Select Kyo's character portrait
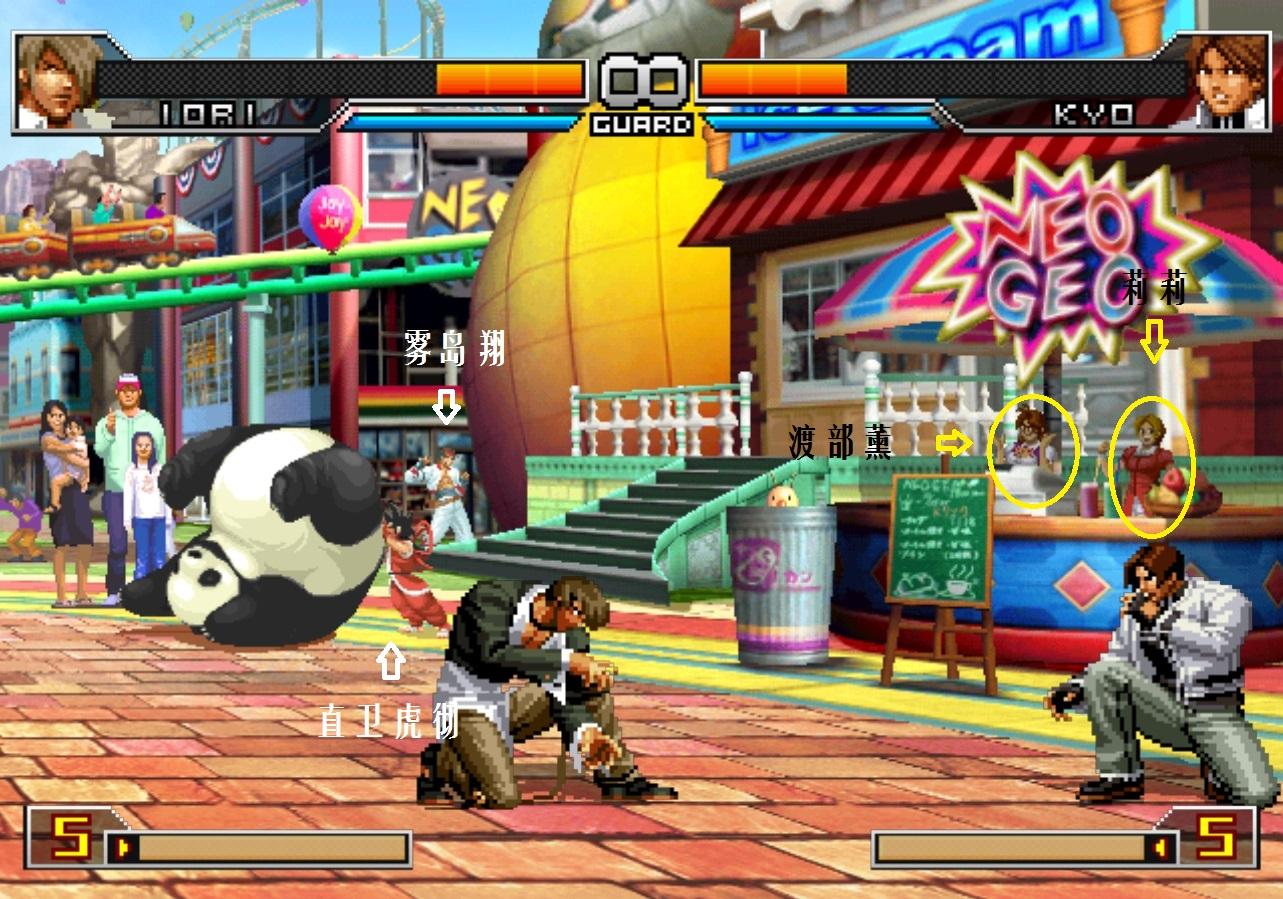1283x899 pixels. click(1227, 82)
